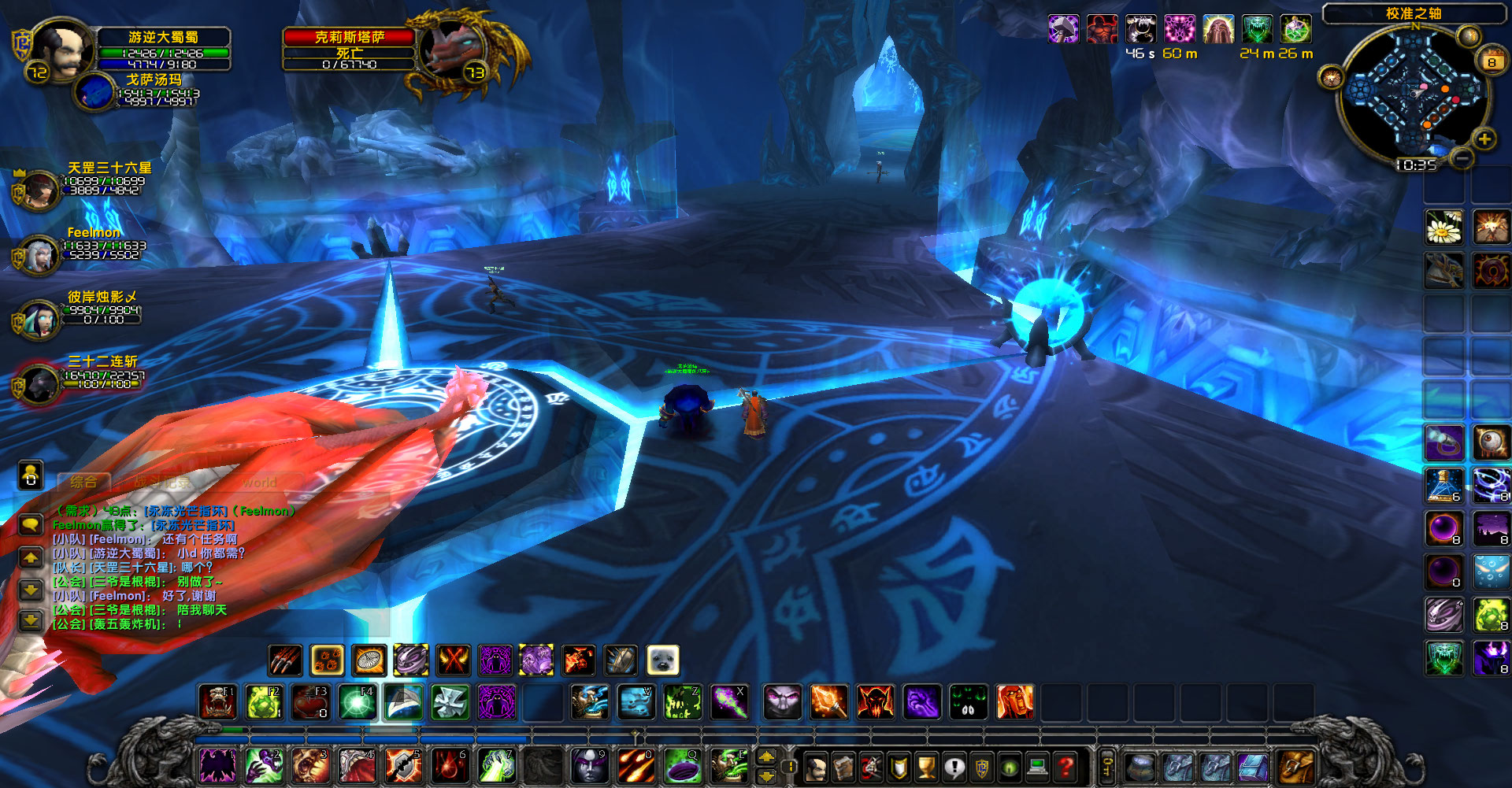Open the talents icon in the micro menu
Image resolution: width=1512 pixels, height=788 pixels.
[871, 768]
